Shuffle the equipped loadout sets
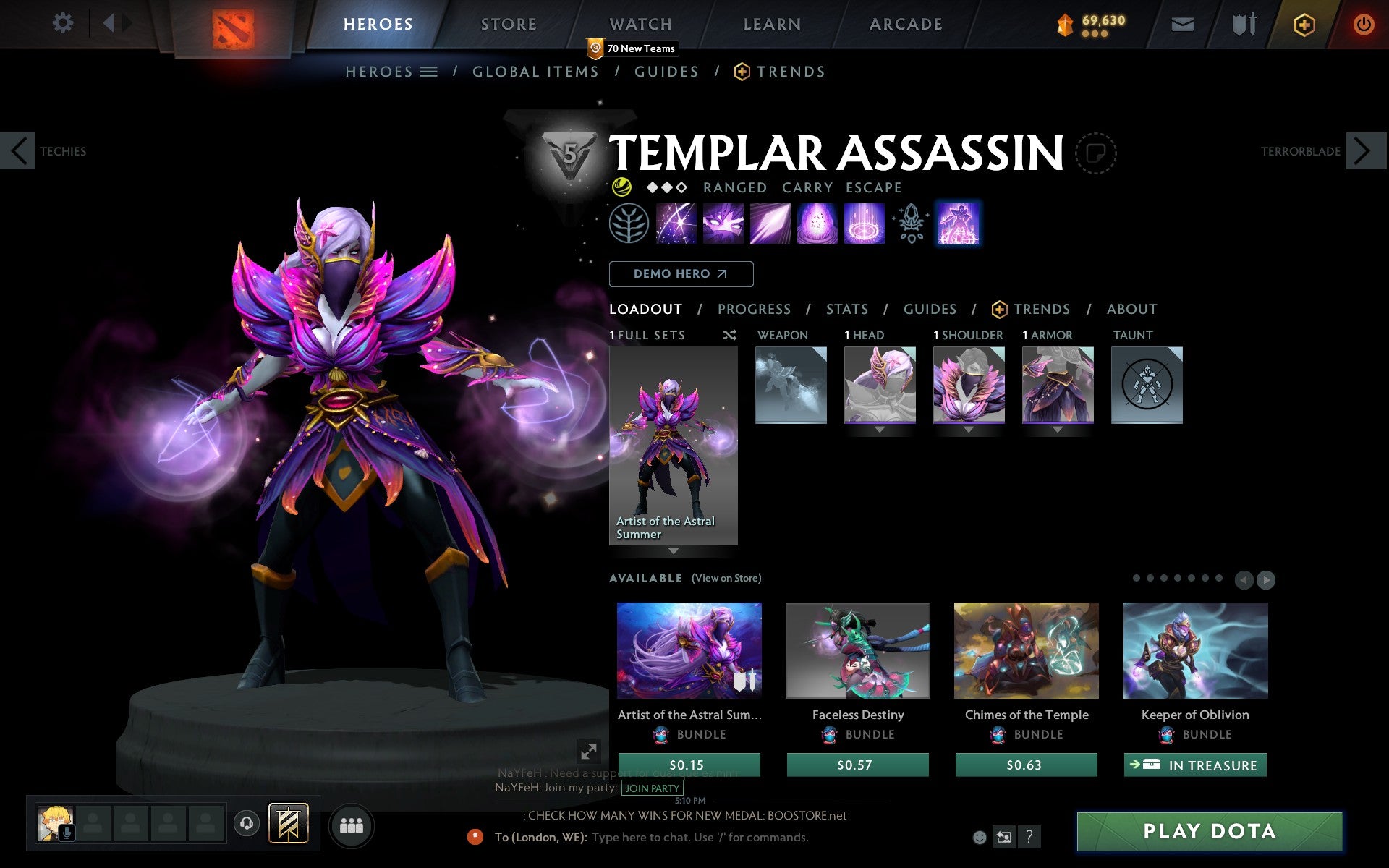1389x868 pixels. pyautogui.click(x=729, y=335)
